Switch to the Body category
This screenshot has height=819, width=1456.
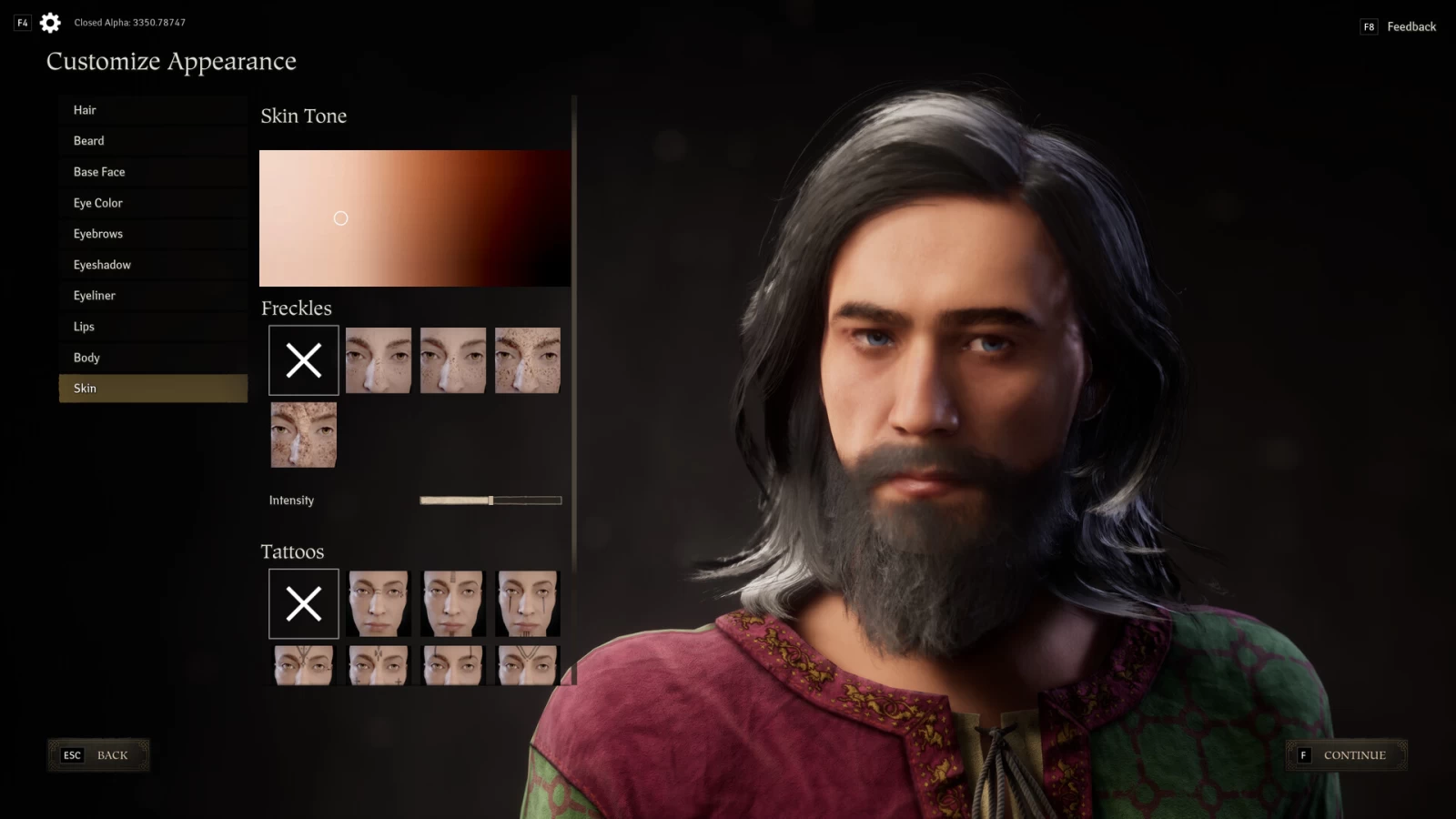153,358
